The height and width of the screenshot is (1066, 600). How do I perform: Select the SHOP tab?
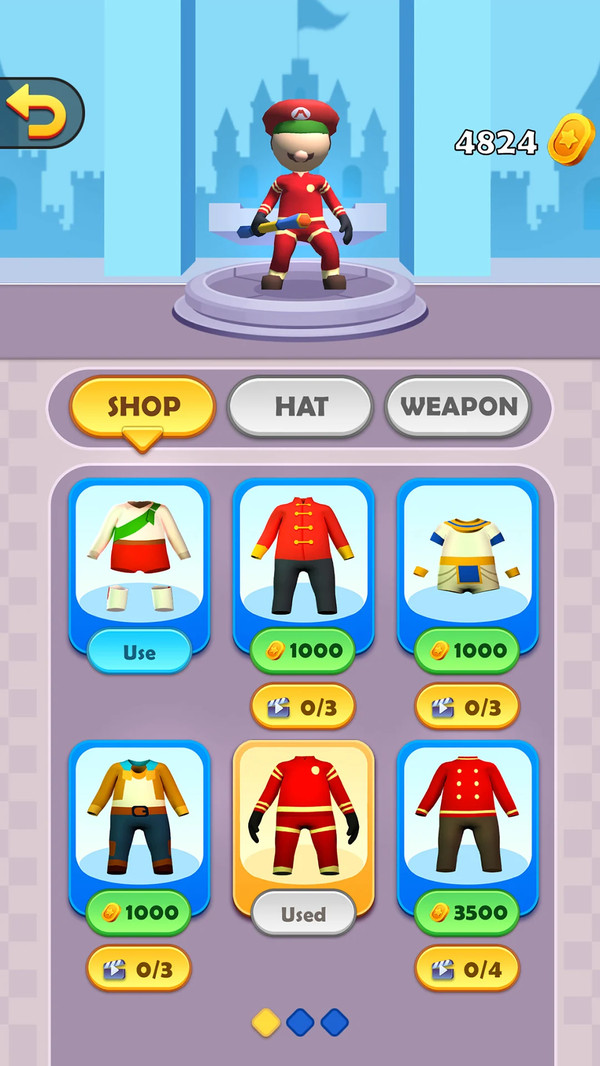click(x=143, y=406)
